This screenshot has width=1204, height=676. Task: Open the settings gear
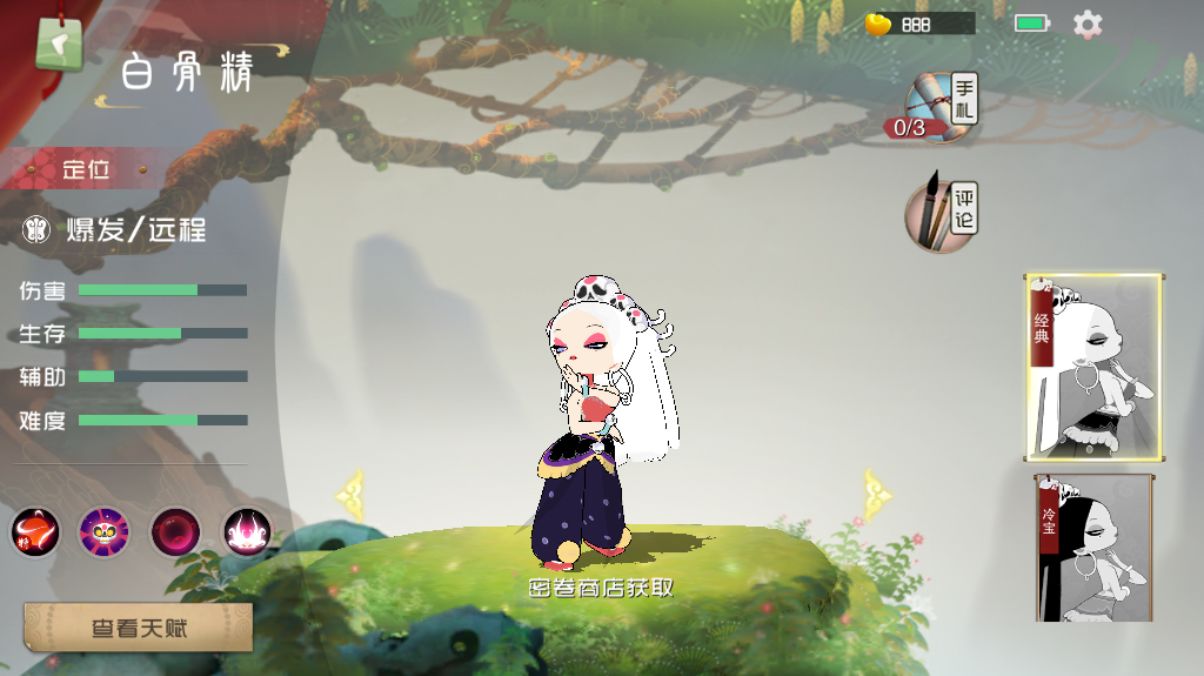(x=1087, y=25)
